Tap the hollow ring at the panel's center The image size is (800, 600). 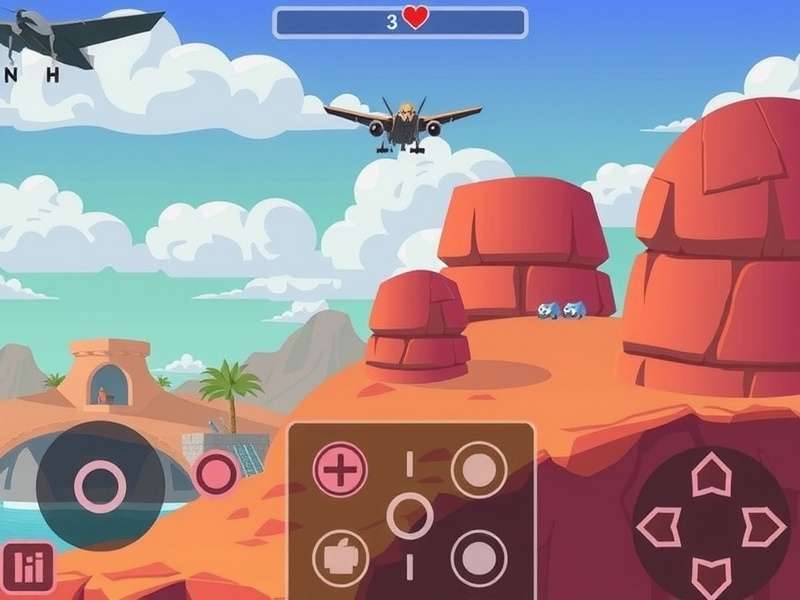(410, 516)
